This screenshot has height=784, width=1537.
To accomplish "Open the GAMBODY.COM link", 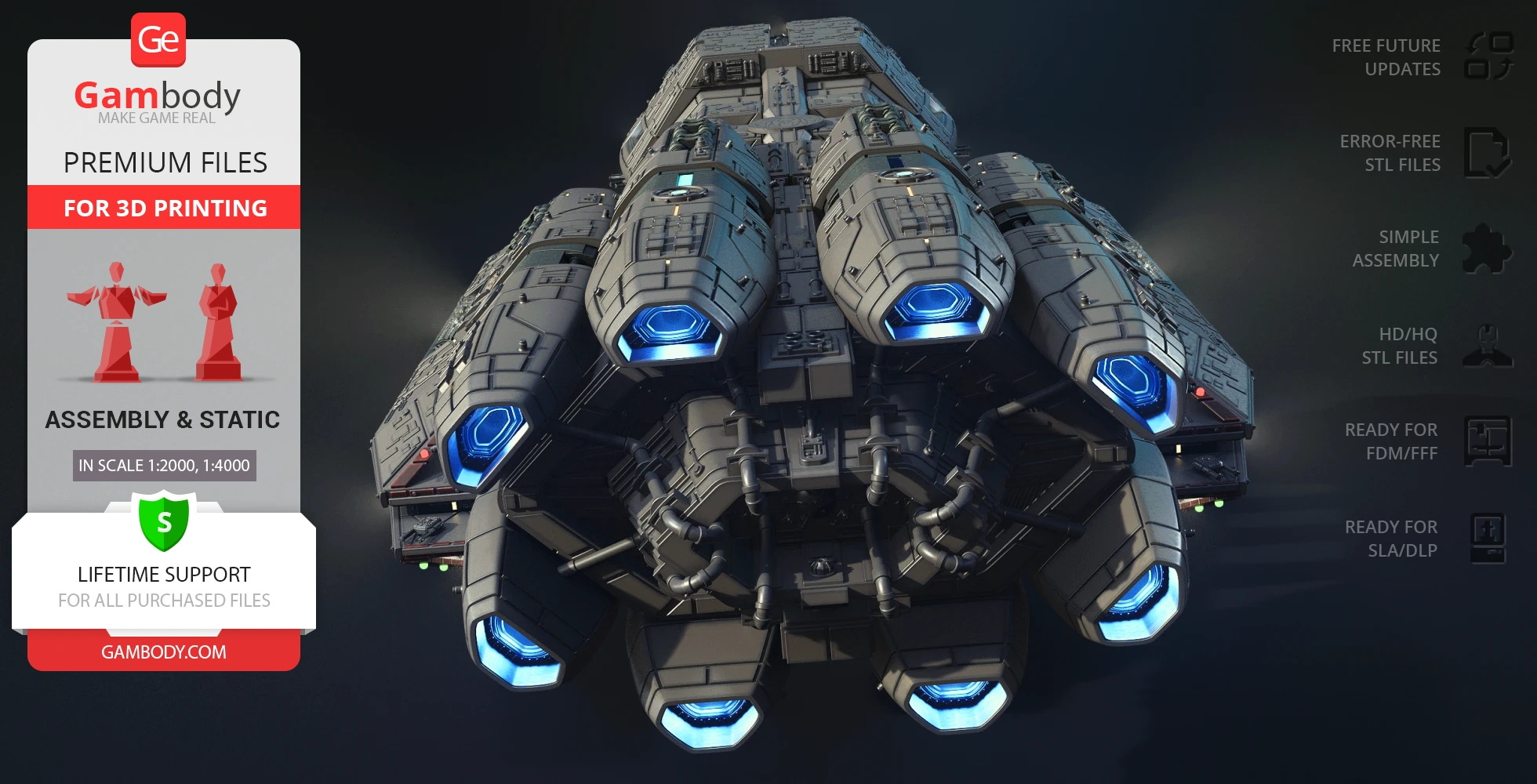I will (x=164, y=652).
